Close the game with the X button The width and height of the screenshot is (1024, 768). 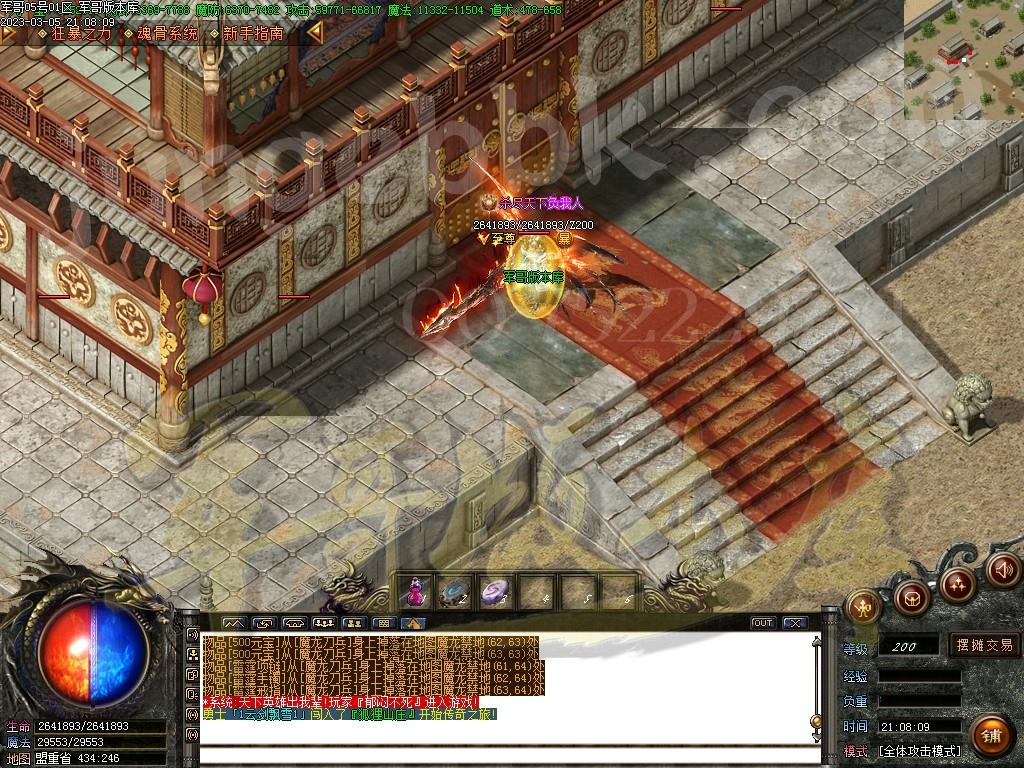click(x=795, y=623)
